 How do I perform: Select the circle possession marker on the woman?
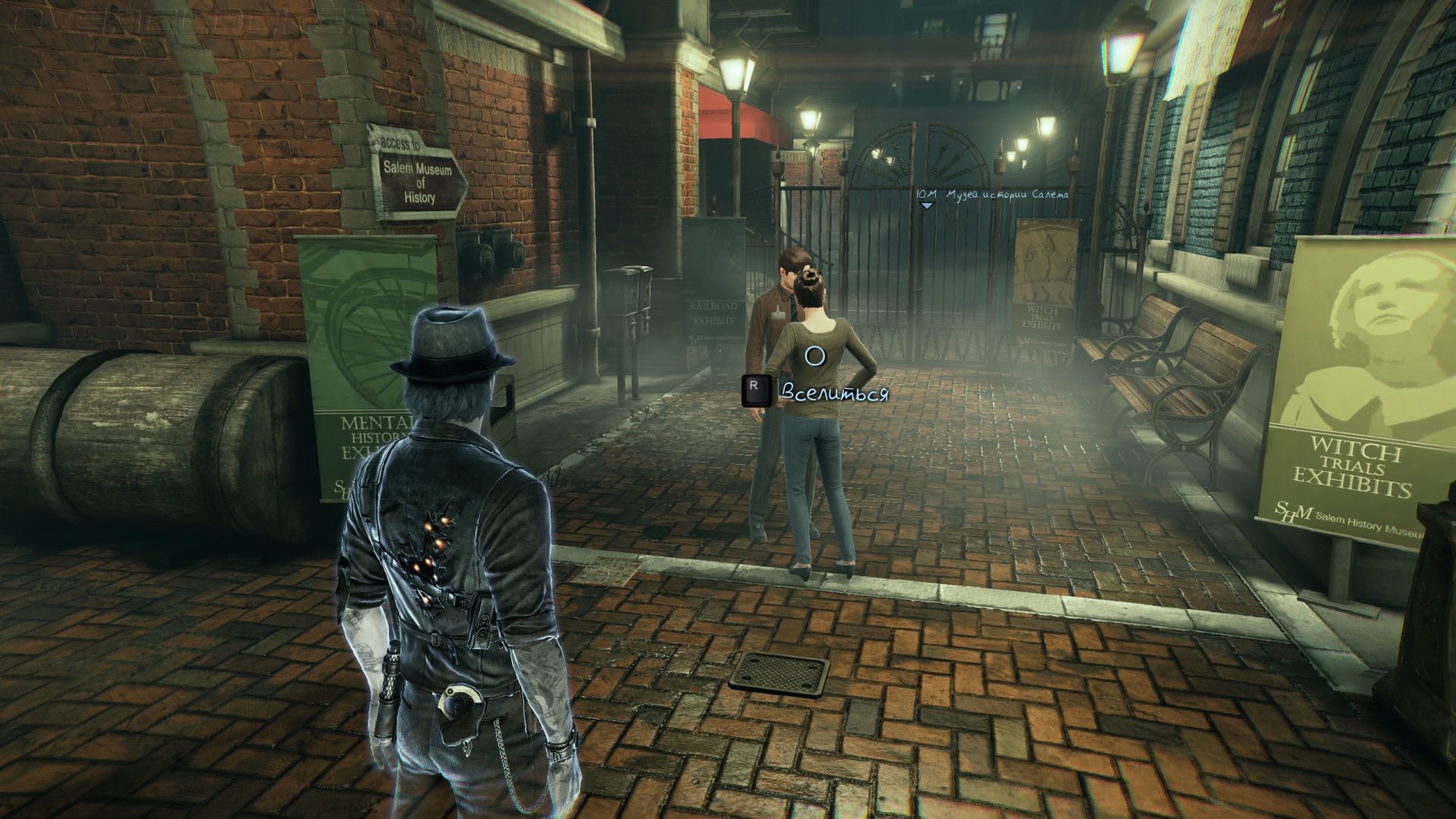point(814,356)
